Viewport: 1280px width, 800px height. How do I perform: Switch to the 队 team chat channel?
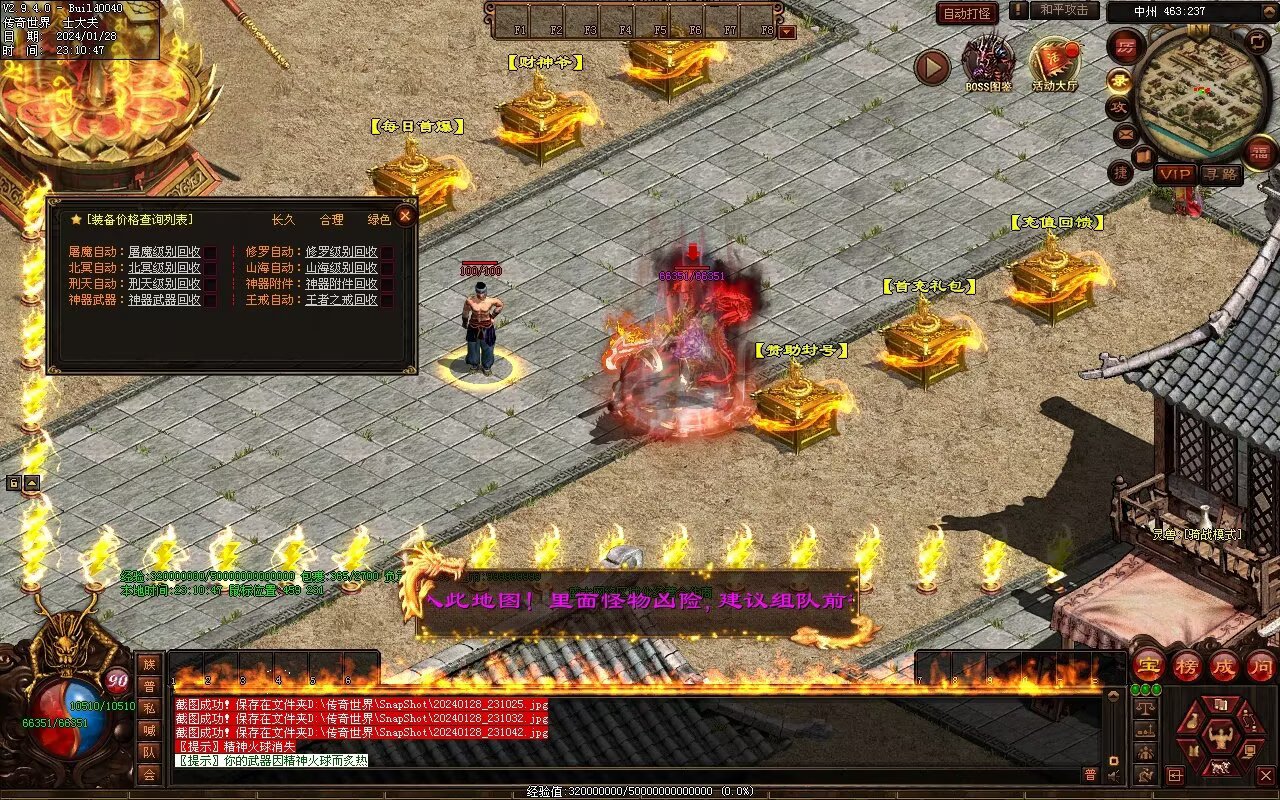(149, 752)
